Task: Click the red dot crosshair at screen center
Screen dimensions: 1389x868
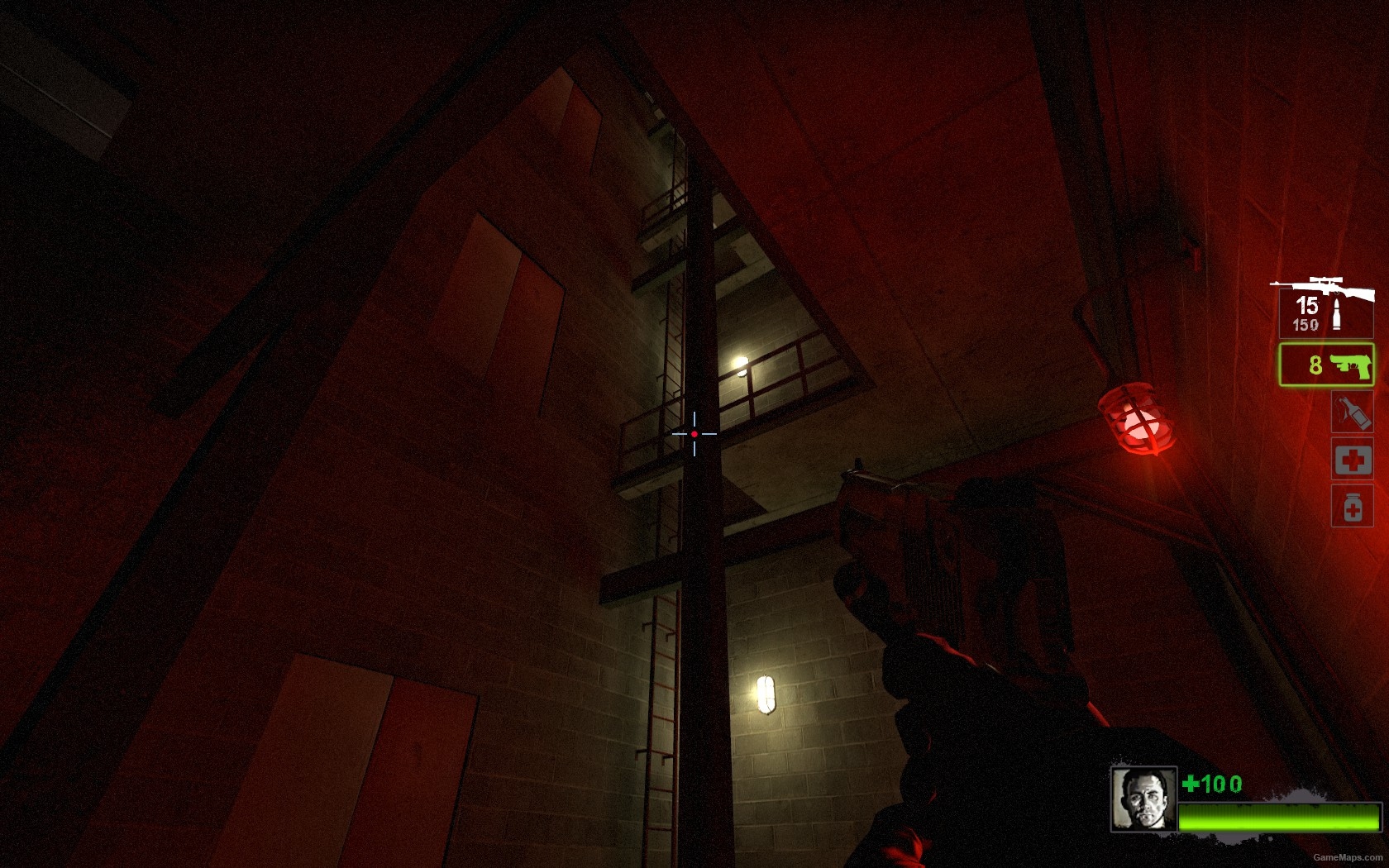Action: tap(693, 433)
